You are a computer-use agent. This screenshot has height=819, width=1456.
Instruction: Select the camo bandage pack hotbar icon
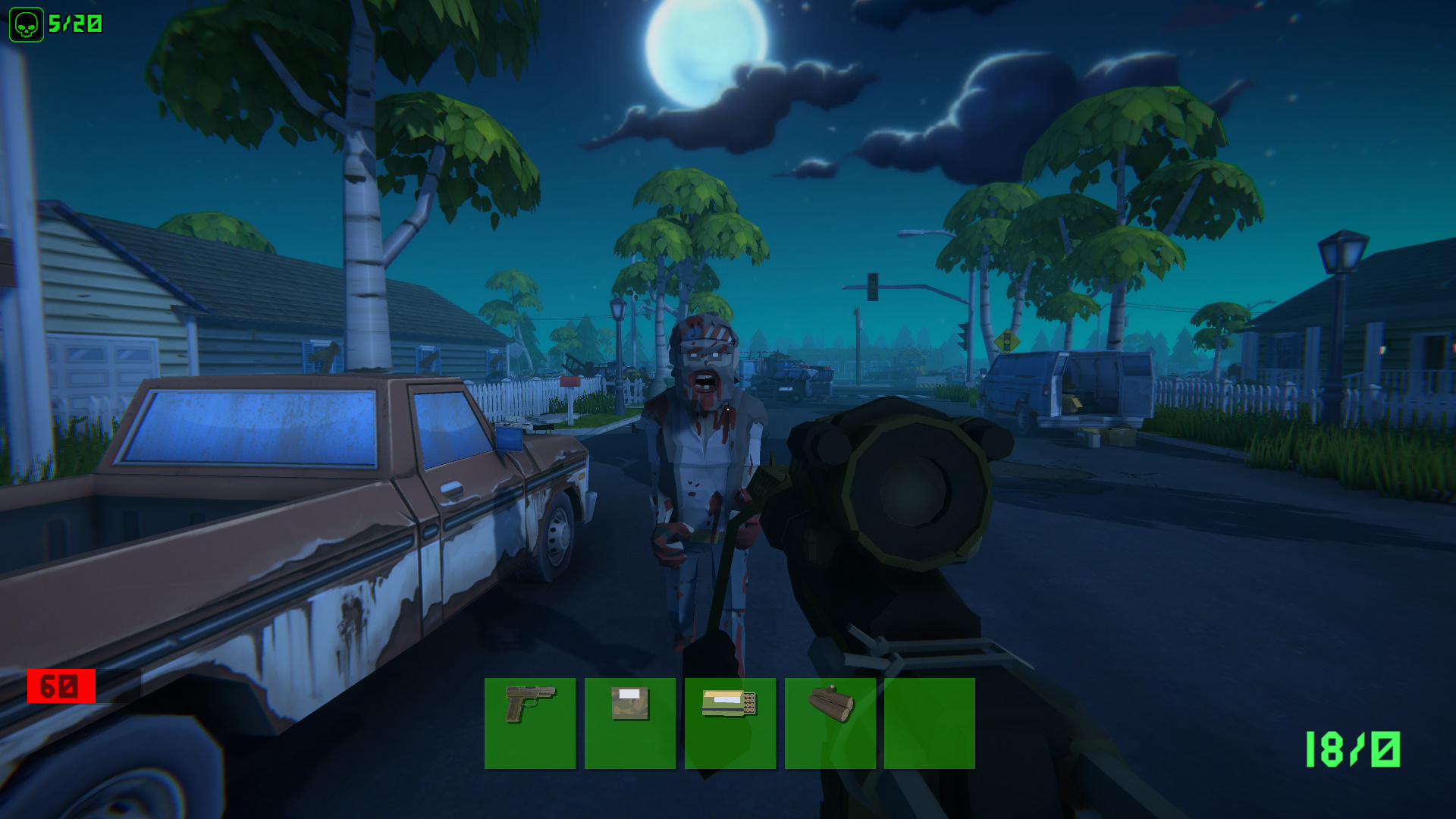[x=630, y=721]
